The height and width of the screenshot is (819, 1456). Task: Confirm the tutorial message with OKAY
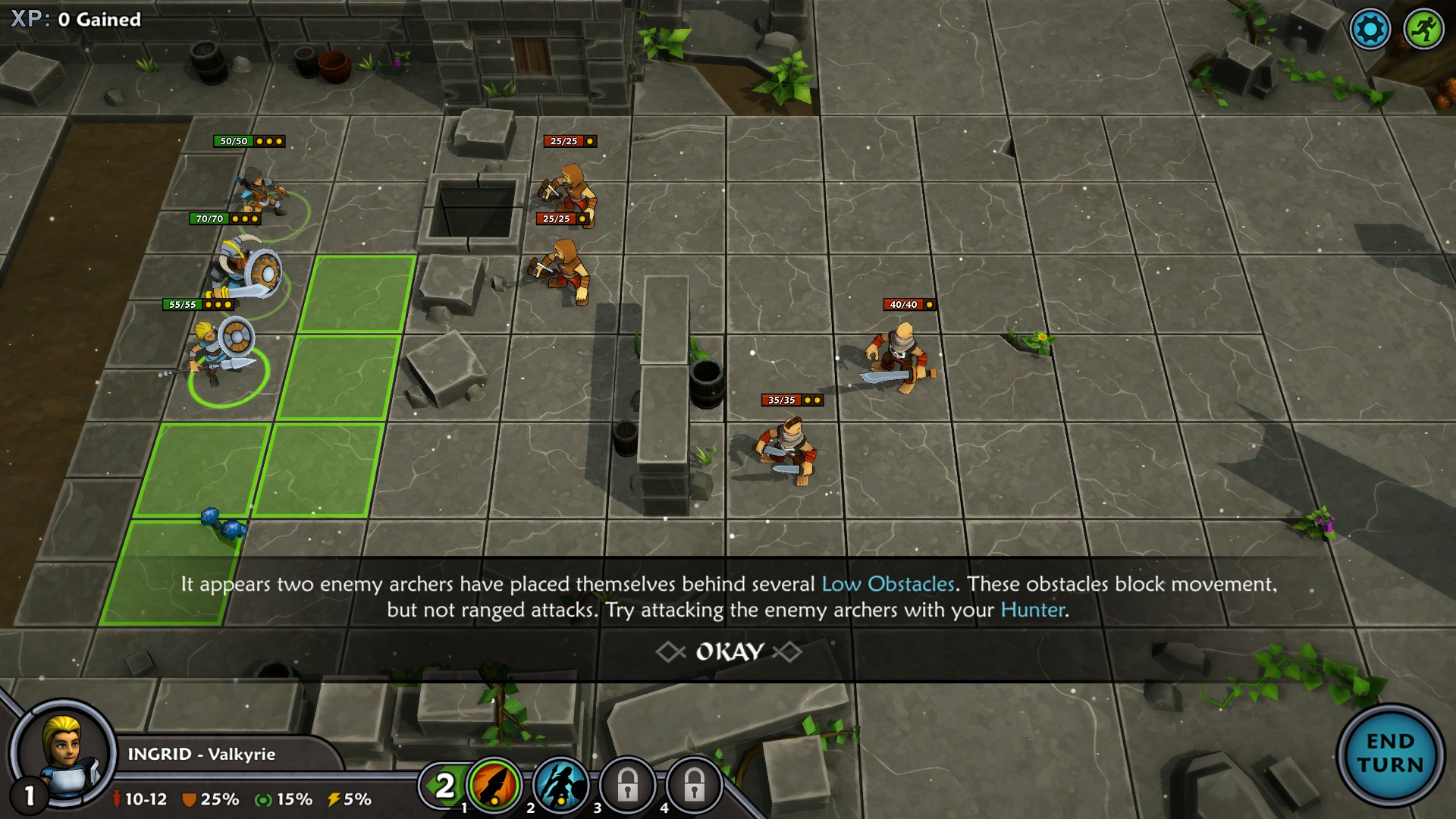click(x=729, y=652)
